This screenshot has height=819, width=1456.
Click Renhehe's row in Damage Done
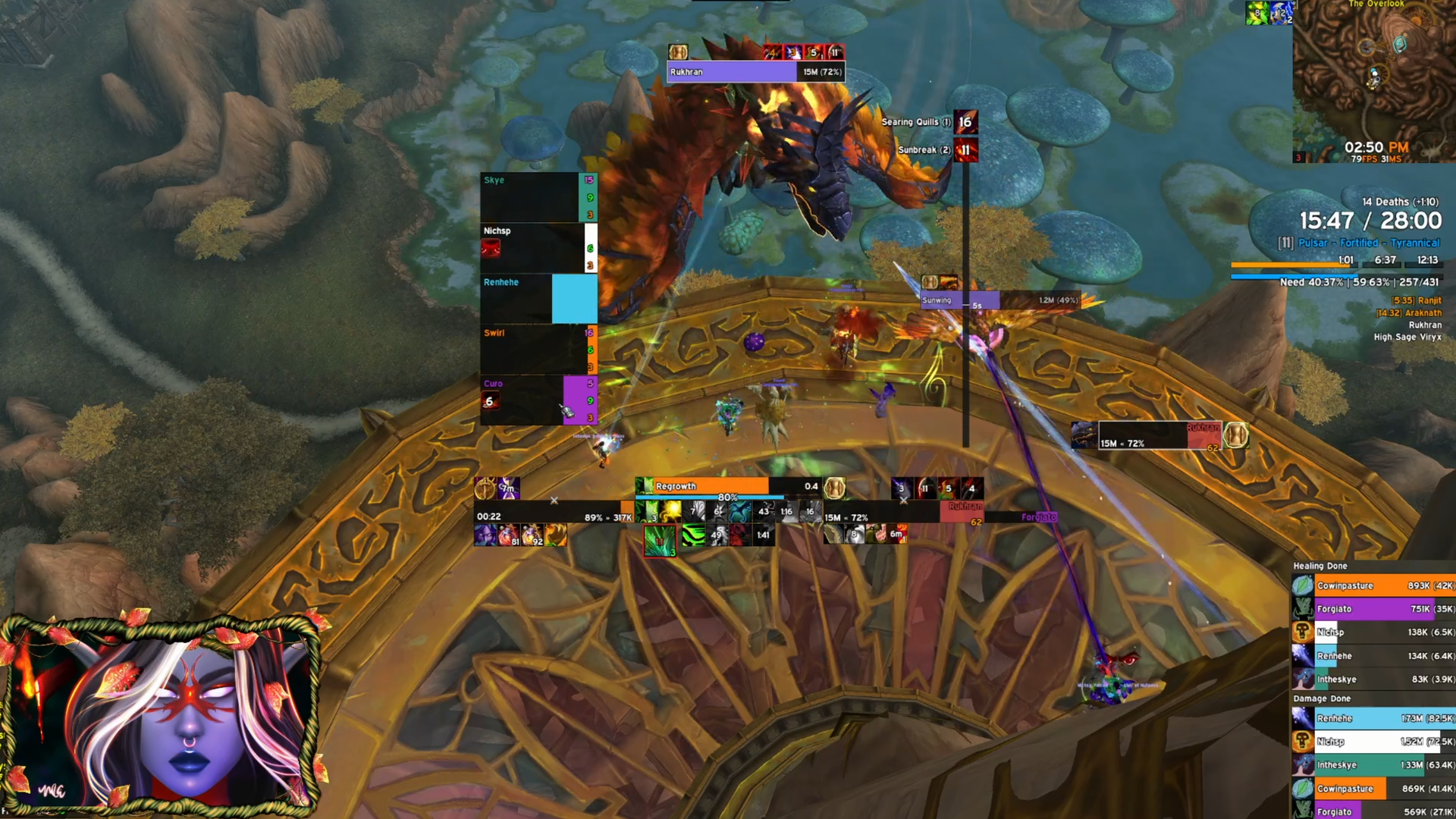pos(1373,718)
